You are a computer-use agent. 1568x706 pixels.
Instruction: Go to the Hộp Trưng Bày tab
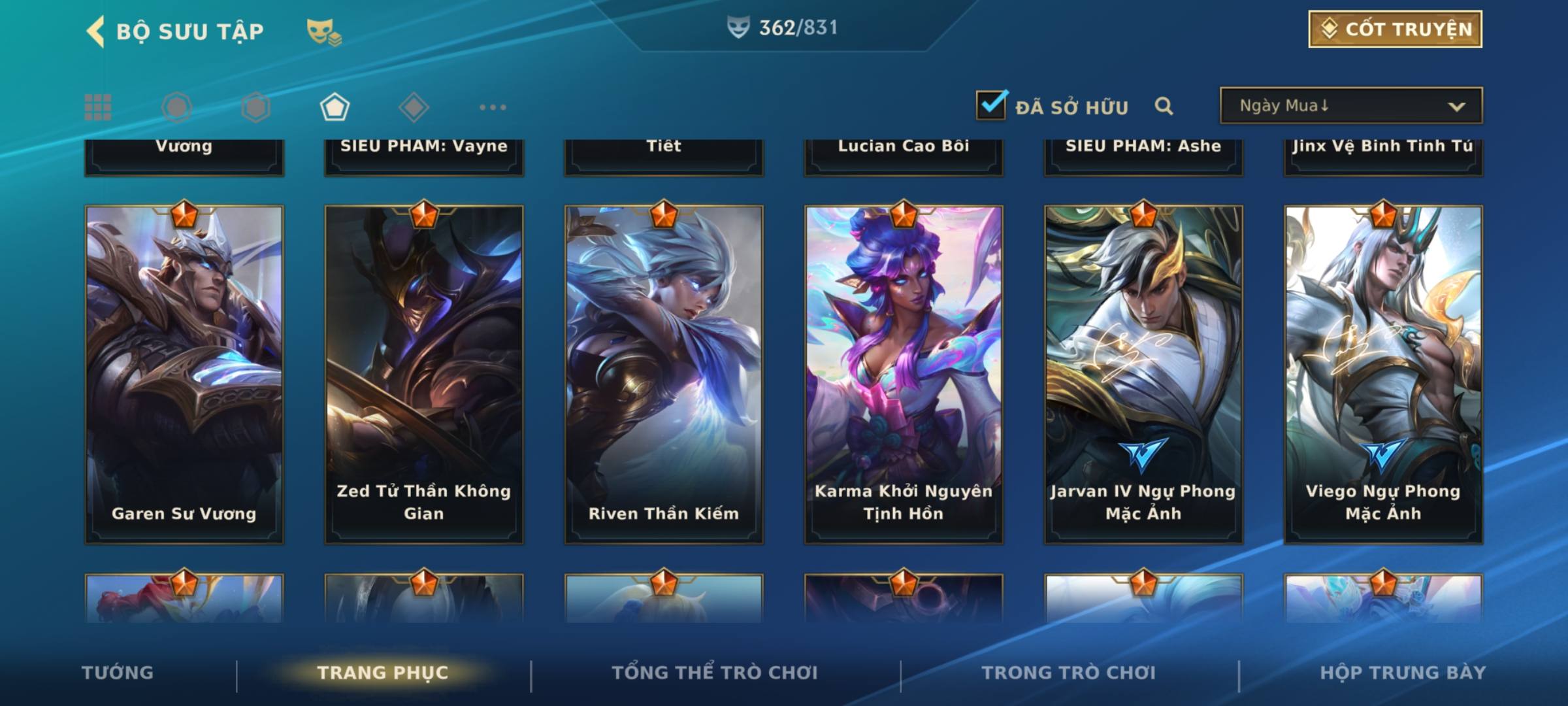(1403, 673)
